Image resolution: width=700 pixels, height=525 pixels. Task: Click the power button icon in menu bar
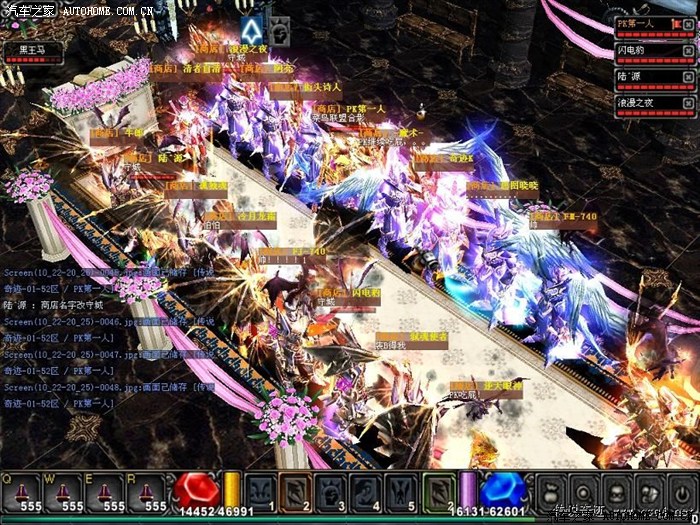tap(682, 492)
